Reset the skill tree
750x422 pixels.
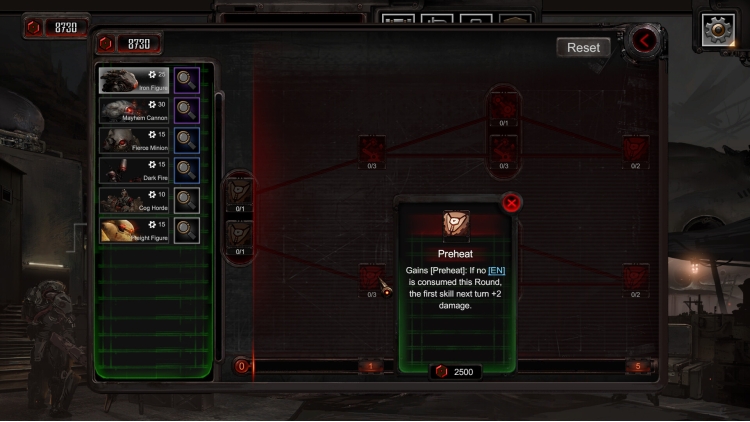point(583,47)
